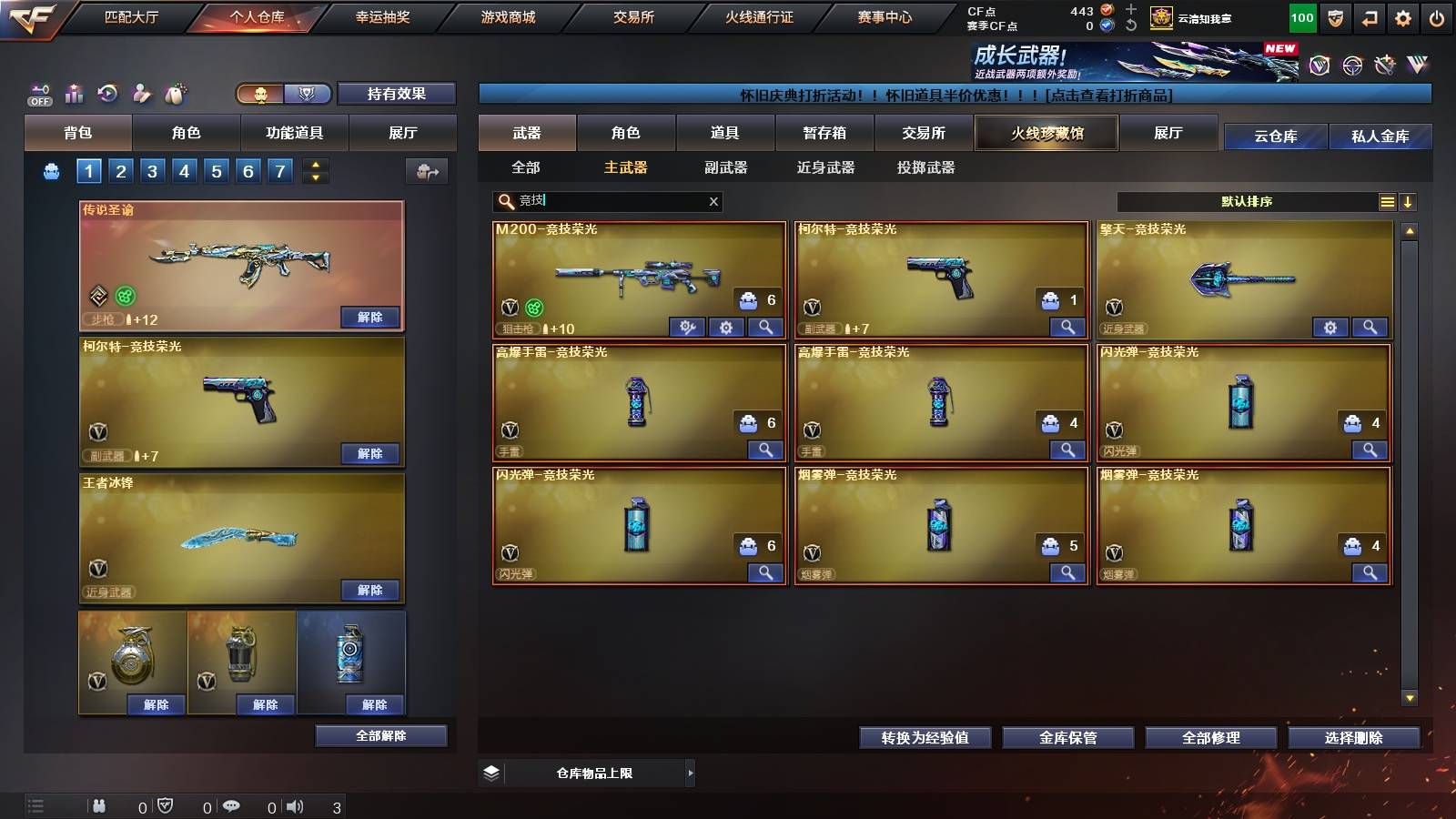Open the ranking stats icon above 背包 tab

click(74, 94)
